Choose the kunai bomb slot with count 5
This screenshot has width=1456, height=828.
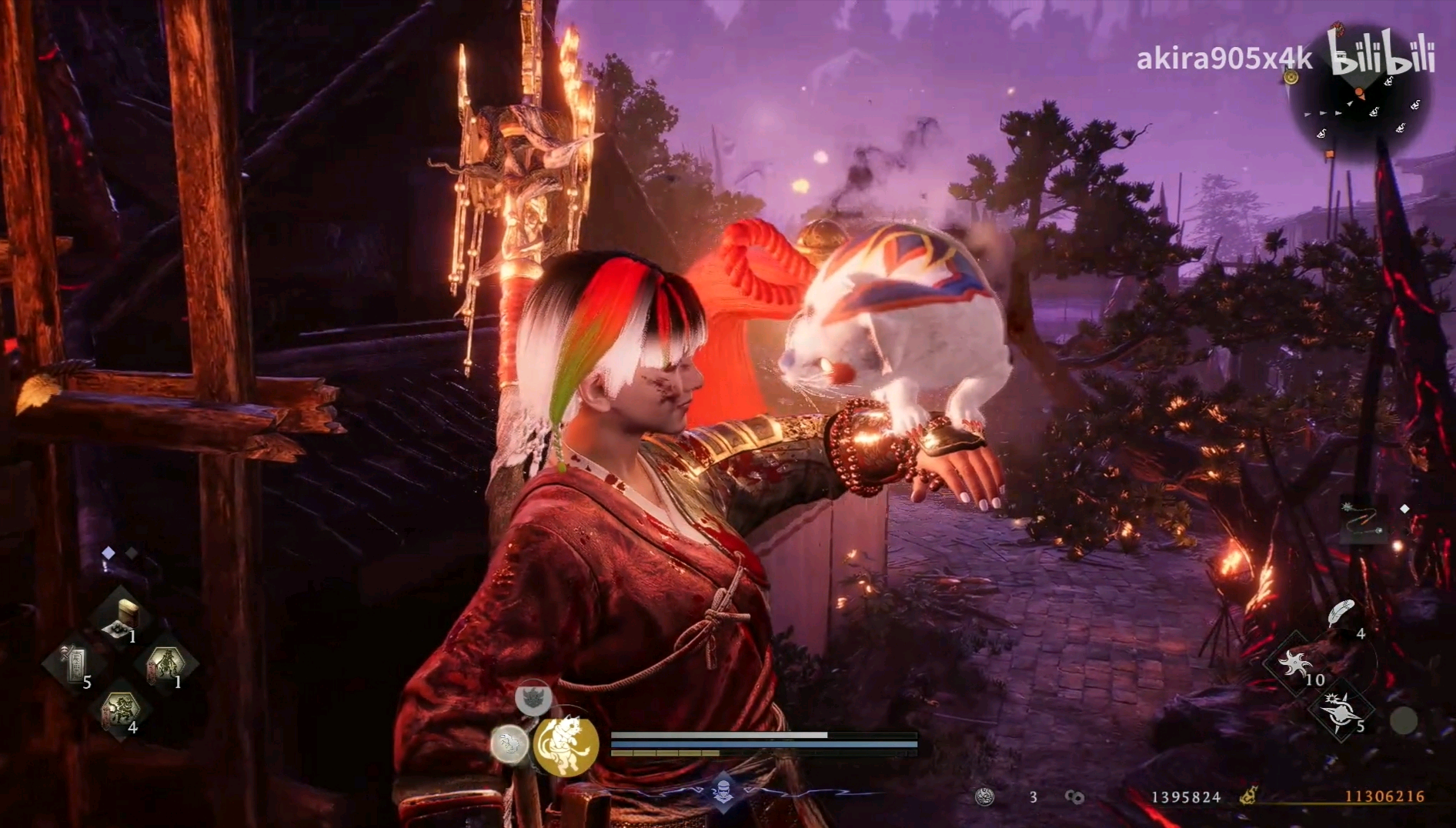(1341, 710)
